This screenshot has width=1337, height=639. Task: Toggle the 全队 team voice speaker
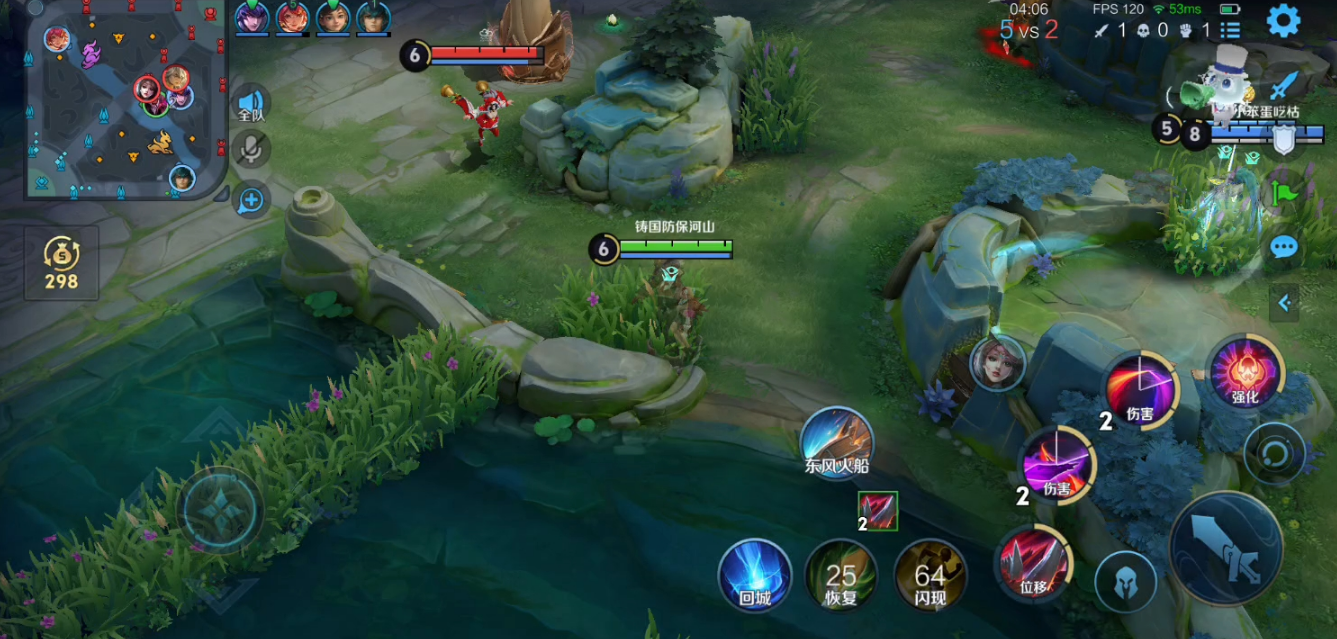pos(251,104)
